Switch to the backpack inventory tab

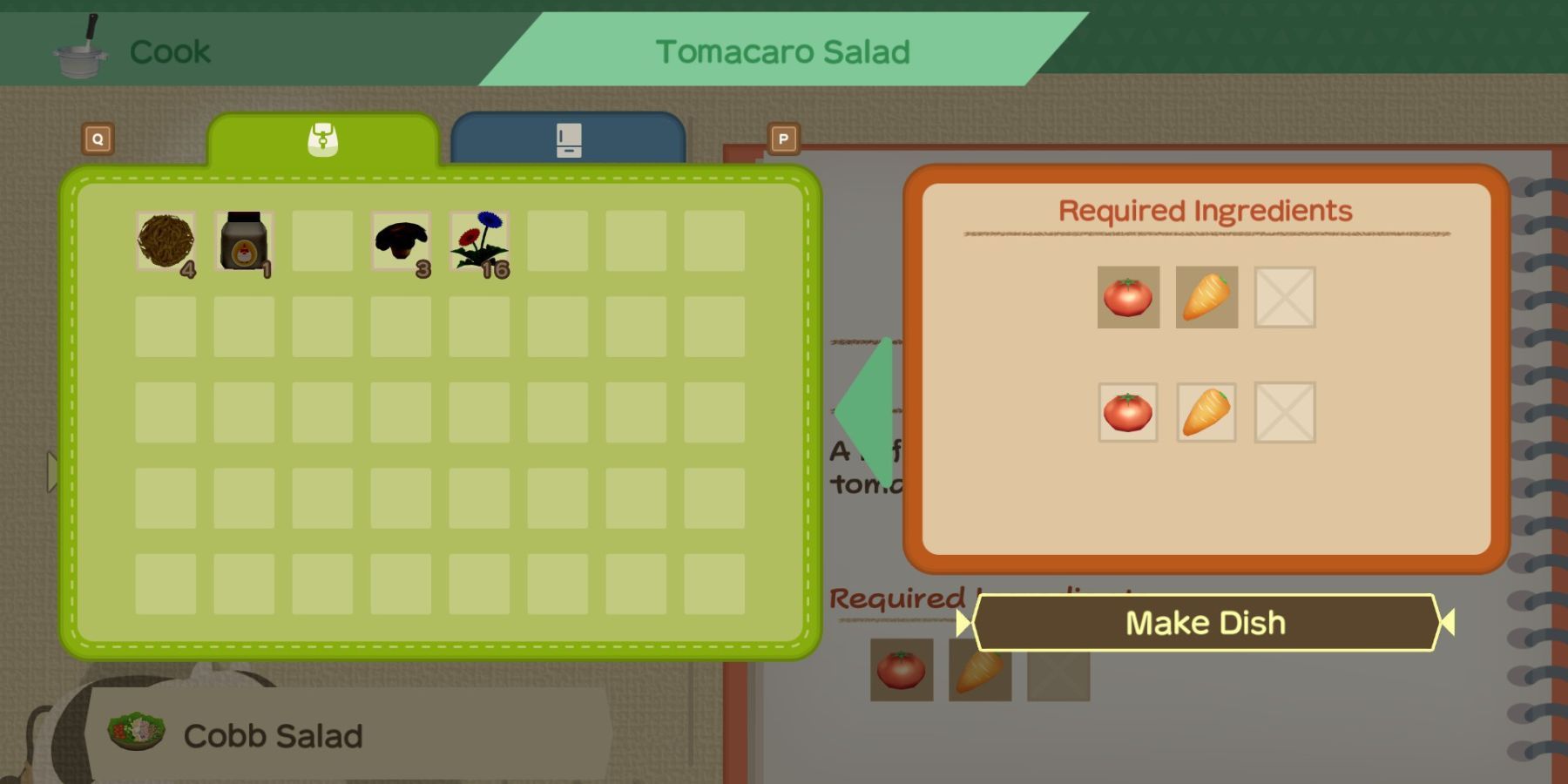(x=323, y=139)
